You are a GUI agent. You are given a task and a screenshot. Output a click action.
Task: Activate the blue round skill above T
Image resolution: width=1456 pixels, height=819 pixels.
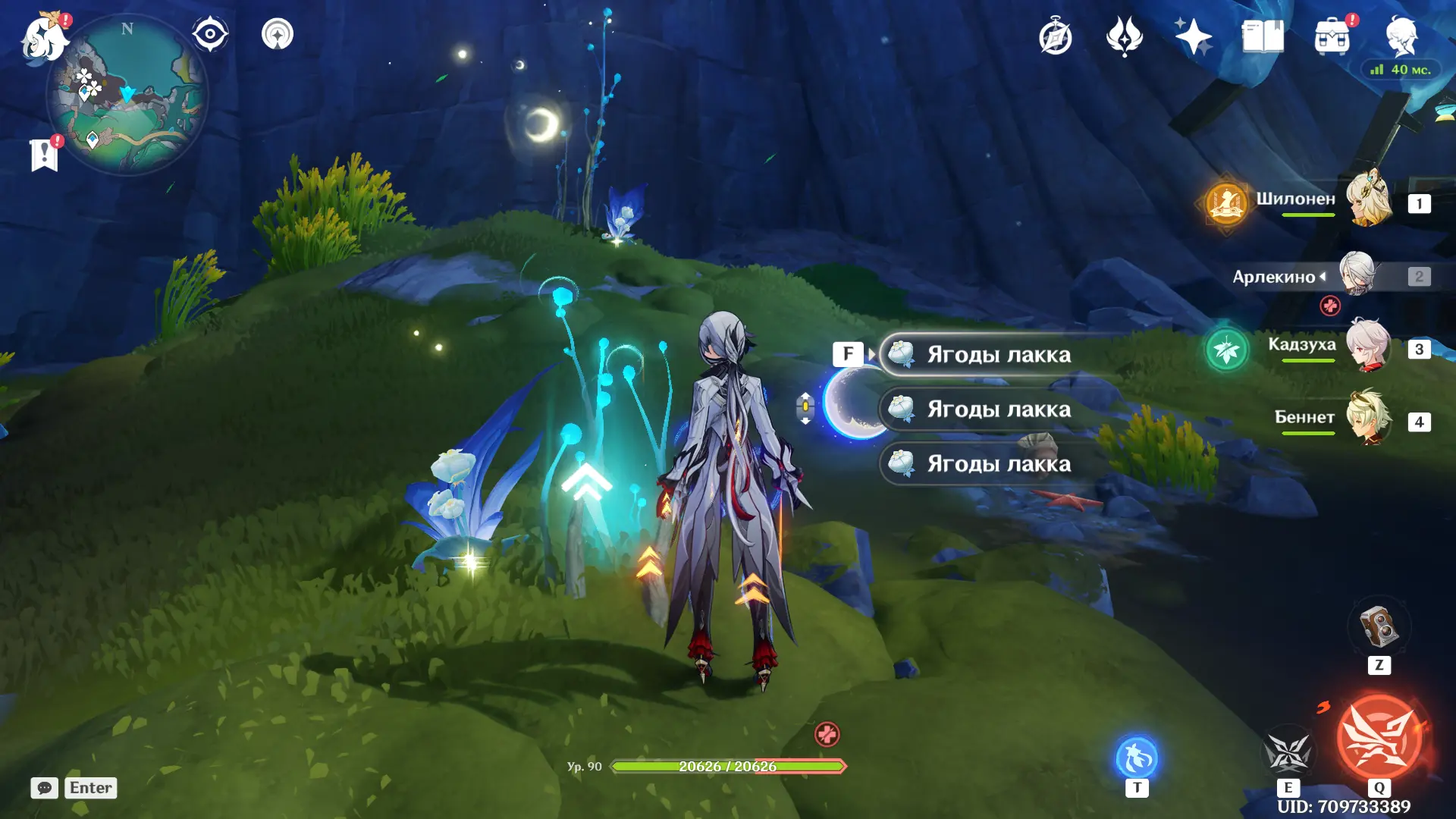pyautogui.click(x=1136, y=757)
